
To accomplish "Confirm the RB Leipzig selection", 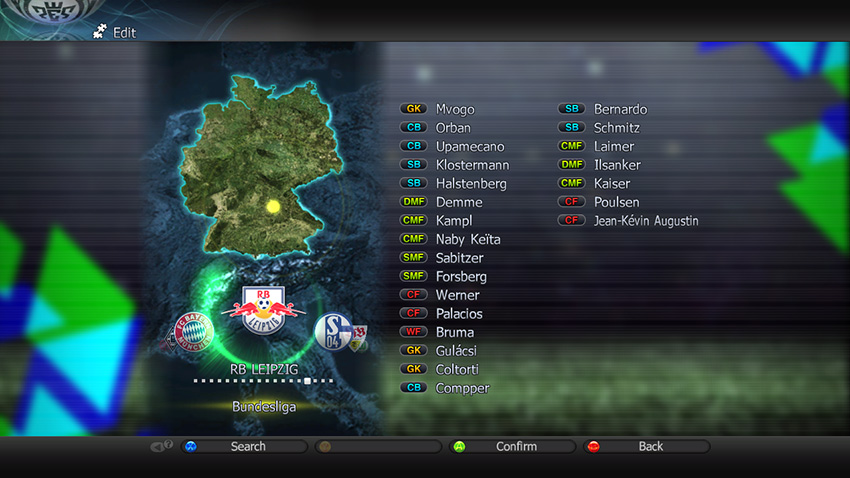I will [515, 447].
